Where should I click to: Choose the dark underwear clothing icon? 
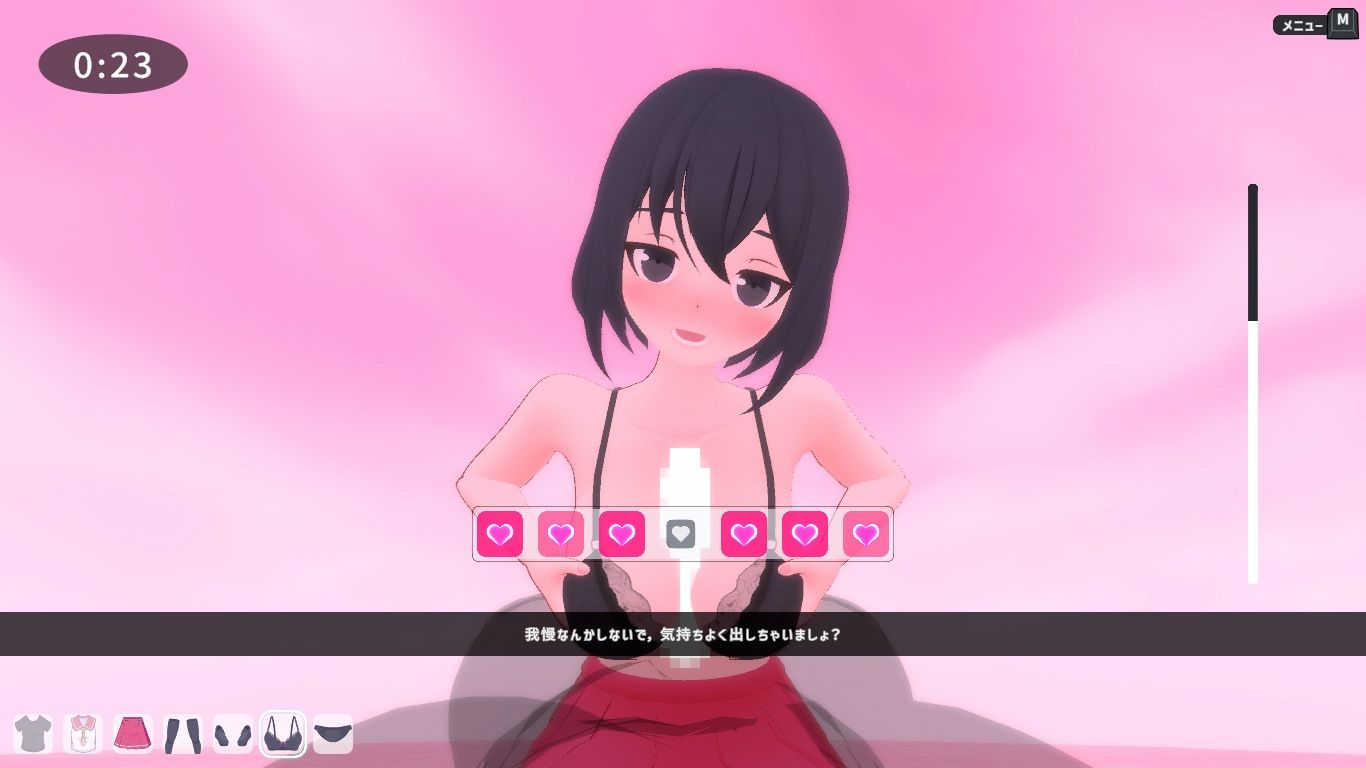pyautogui.click(x=333, y=734)
